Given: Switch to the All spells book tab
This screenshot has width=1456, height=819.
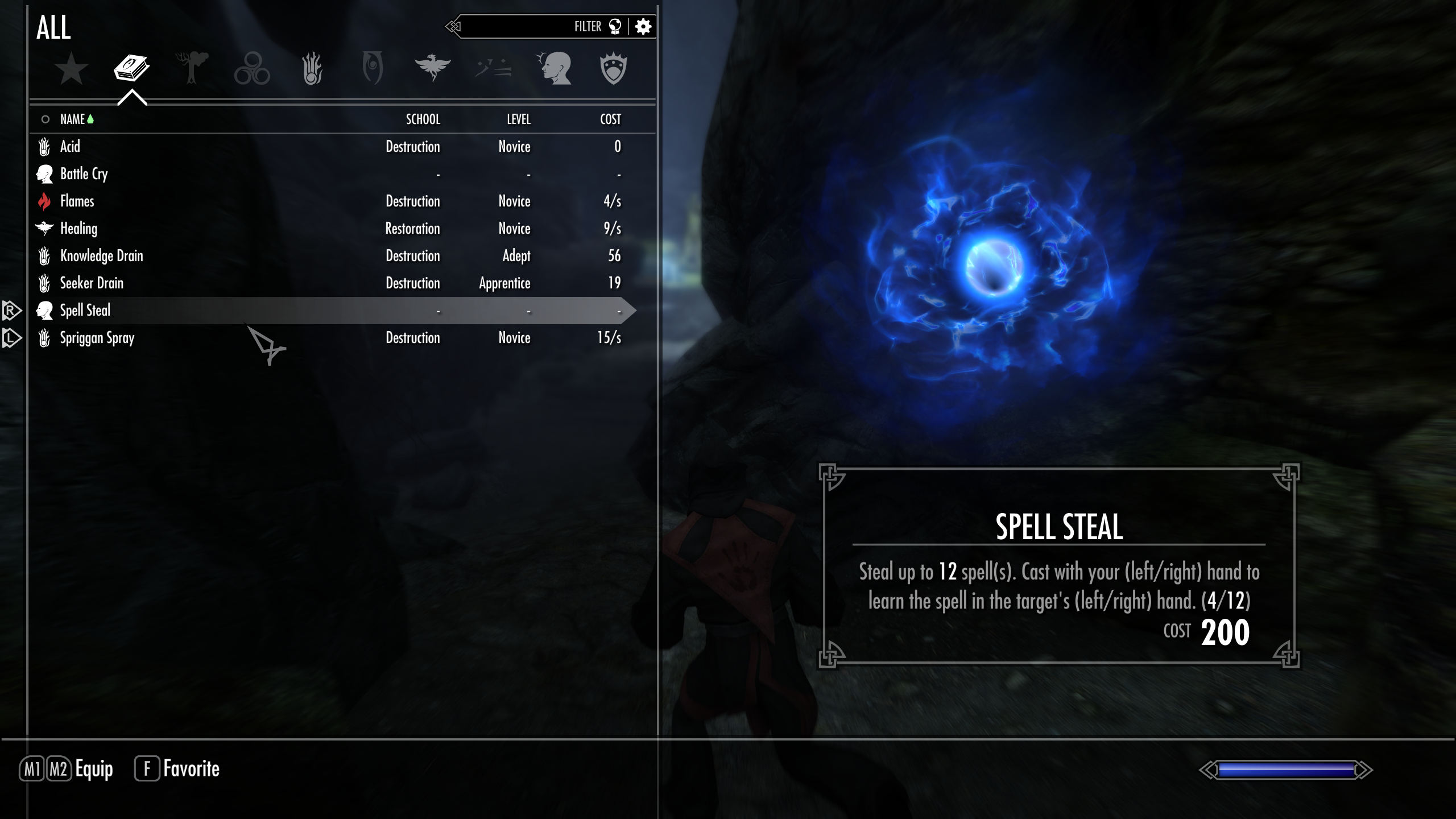Looking at the screenshot, I should (131, 69).
